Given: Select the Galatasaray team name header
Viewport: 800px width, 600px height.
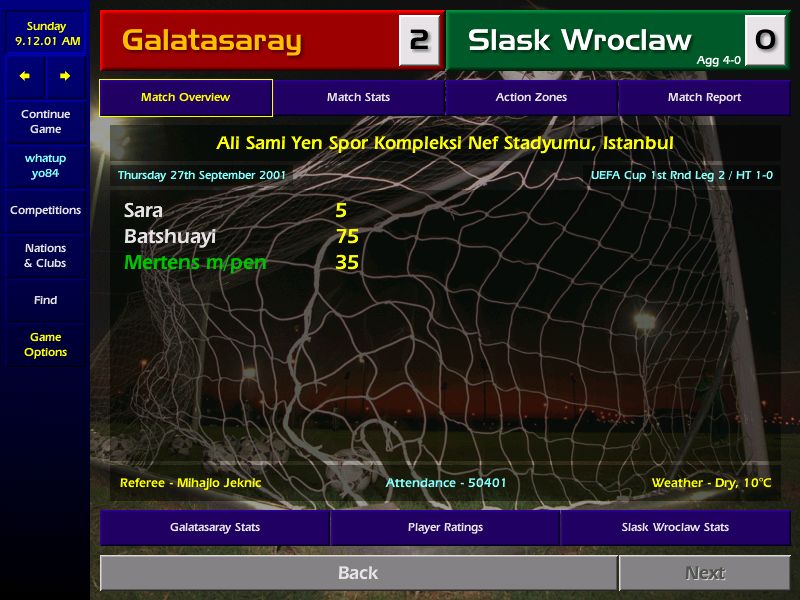Looking at the screenshot, I should point(211,41).
